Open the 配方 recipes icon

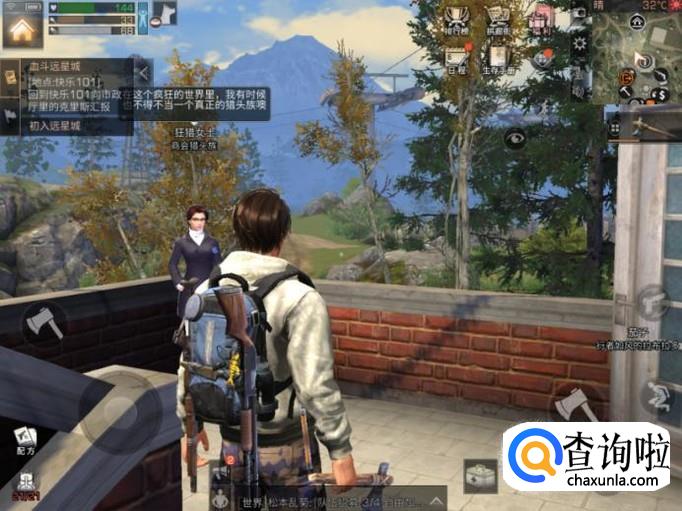[25, 440]
